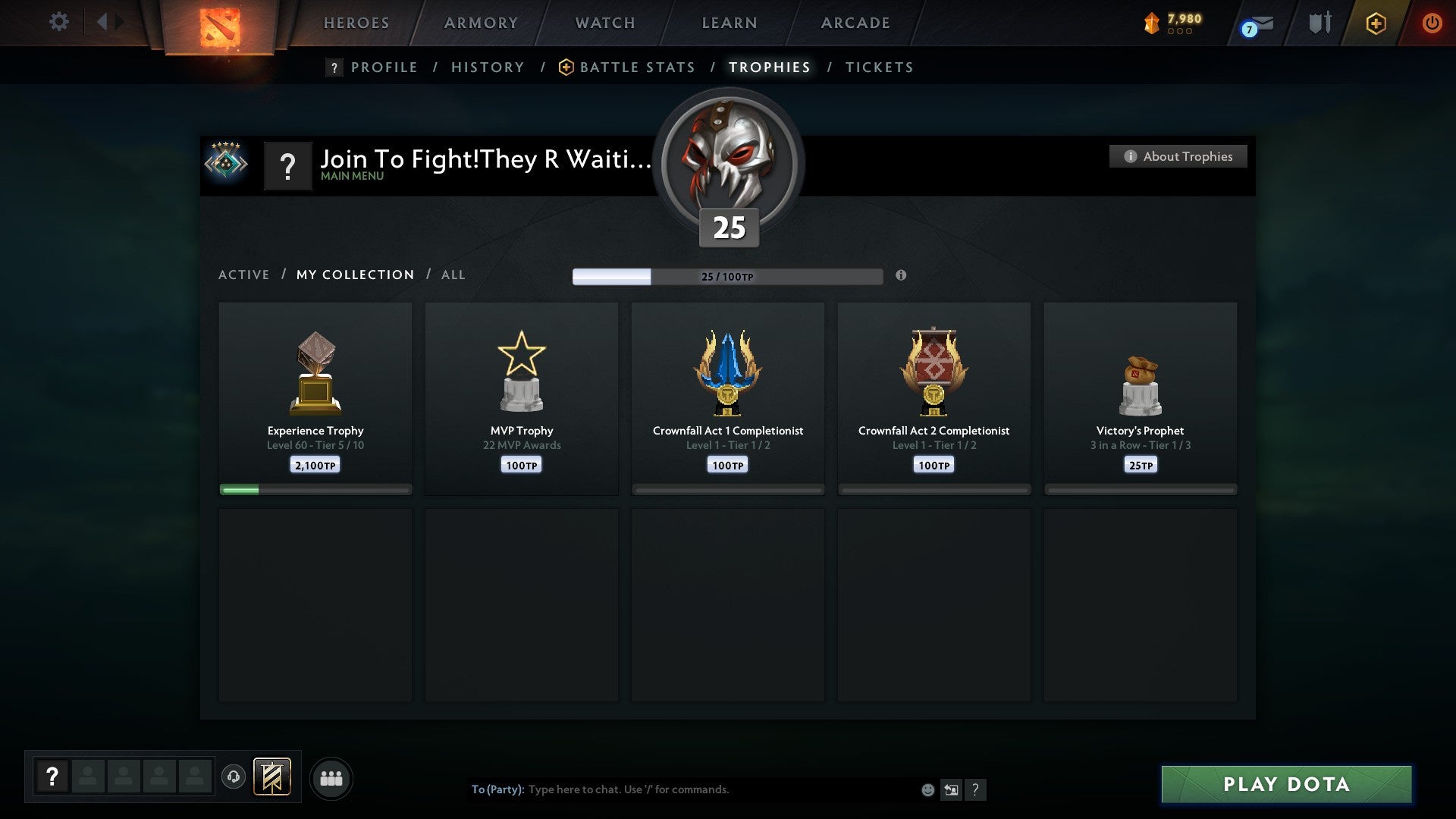The image size is (1456, 819).
Task: Open the emoticon picker in chat
Action: click(x=928, y=789)
